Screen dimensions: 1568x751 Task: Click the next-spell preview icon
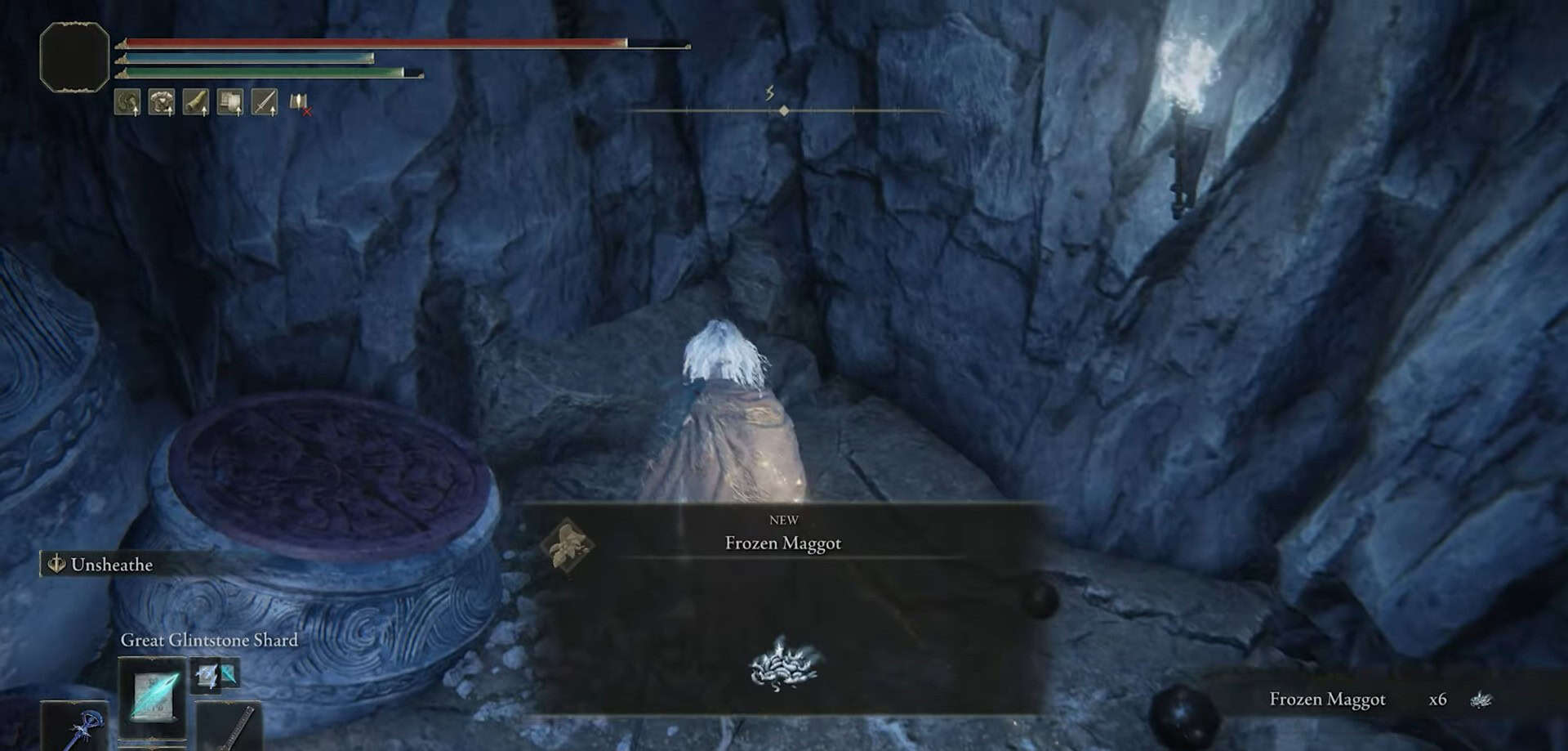click(216, 675)
